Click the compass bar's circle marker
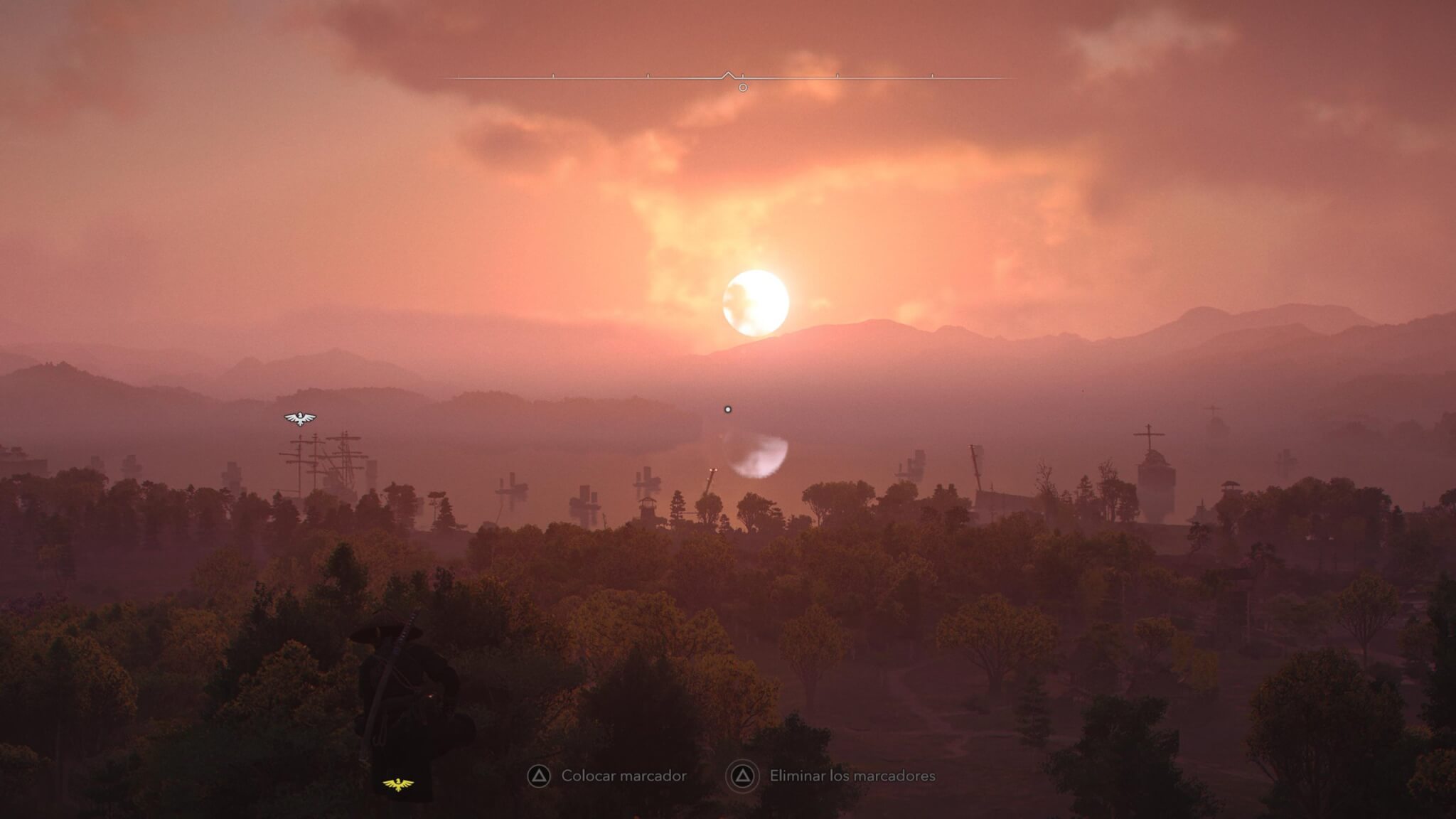1456x819 pixels. tap(743, 87)
